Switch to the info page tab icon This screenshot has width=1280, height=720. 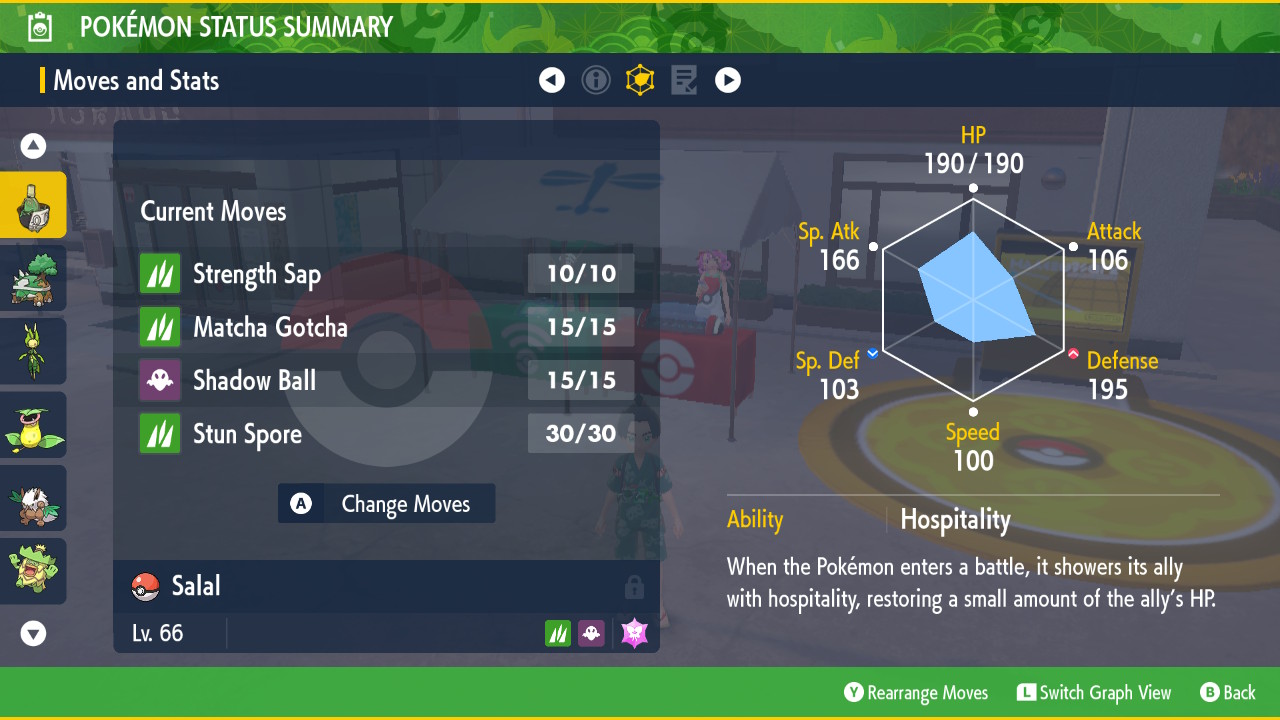pos(596,80)
